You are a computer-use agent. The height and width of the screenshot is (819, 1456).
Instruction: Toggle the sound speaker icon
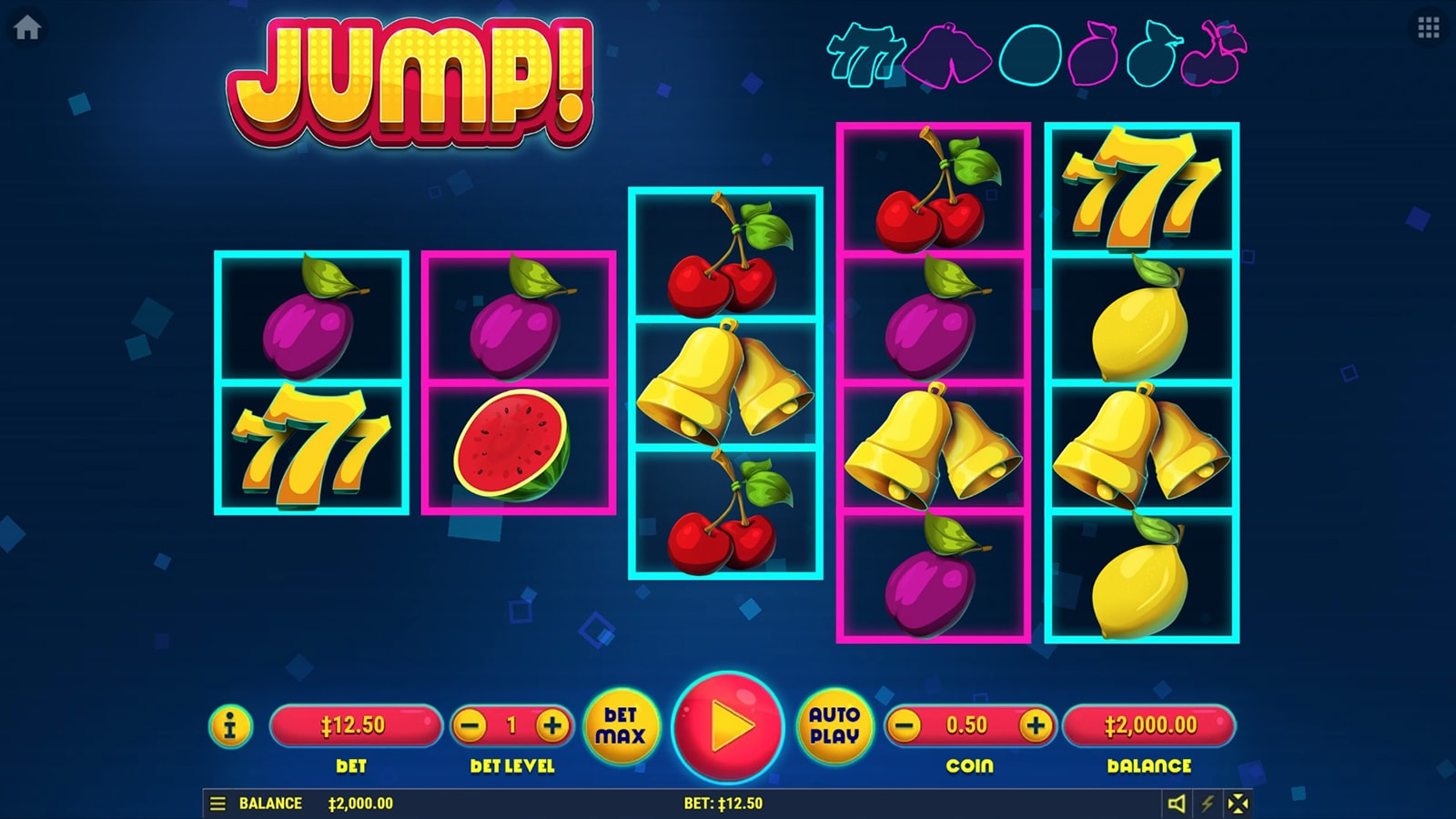[x=1177, y=804]
